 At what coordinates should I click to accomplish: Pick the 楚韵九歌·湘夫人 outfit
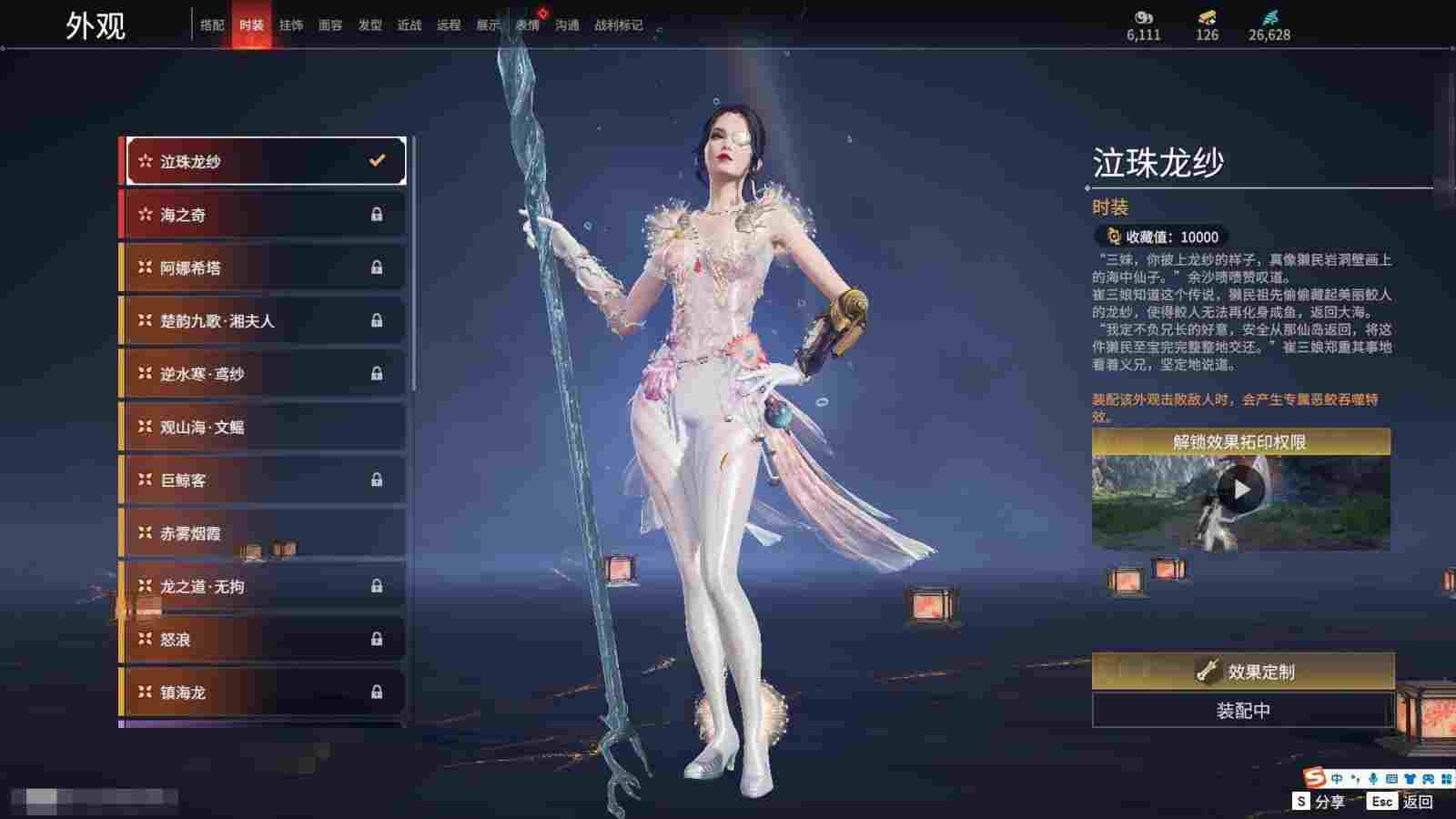click(x=264, y=320)
